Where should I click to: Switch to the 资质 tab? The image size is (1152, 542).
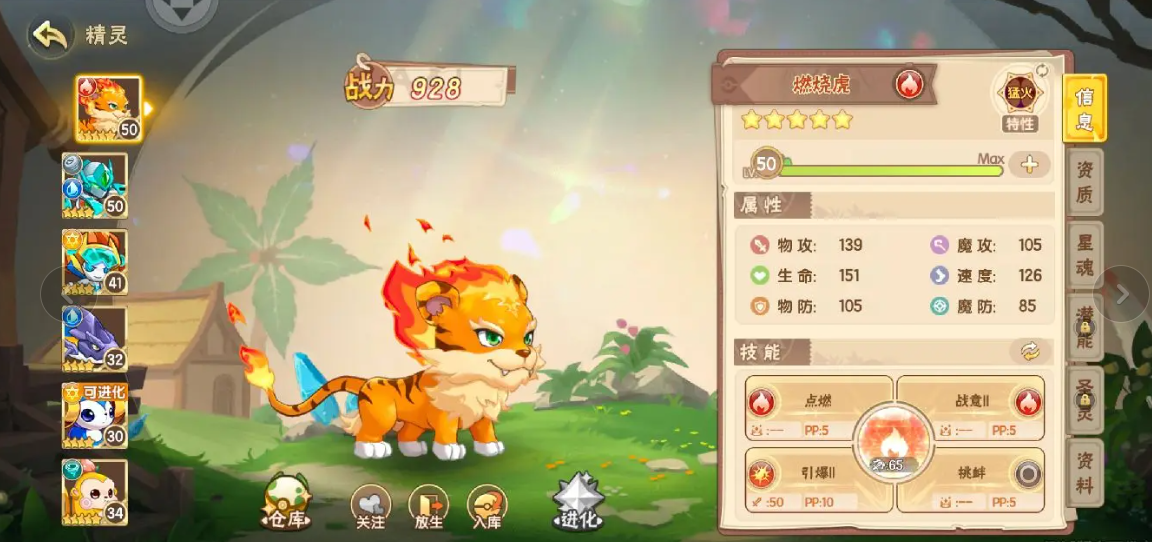pyautogui.click(x=1084, y=182)
